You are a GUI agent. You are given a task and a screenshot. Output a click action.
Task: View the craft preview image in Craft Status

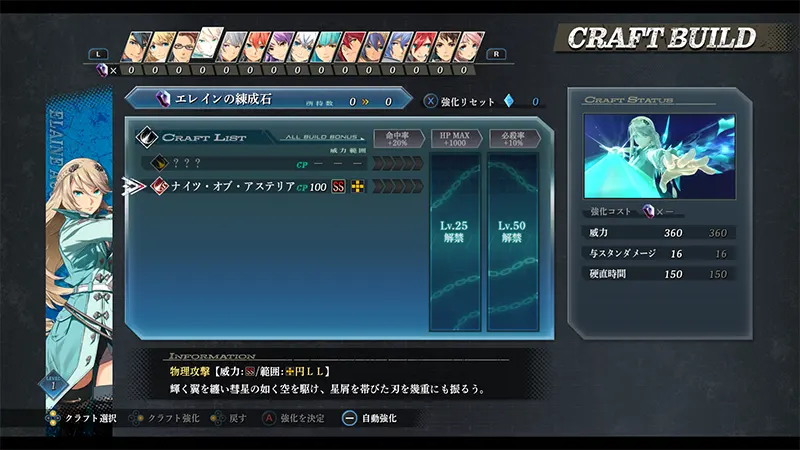click(x=659, y=155)
